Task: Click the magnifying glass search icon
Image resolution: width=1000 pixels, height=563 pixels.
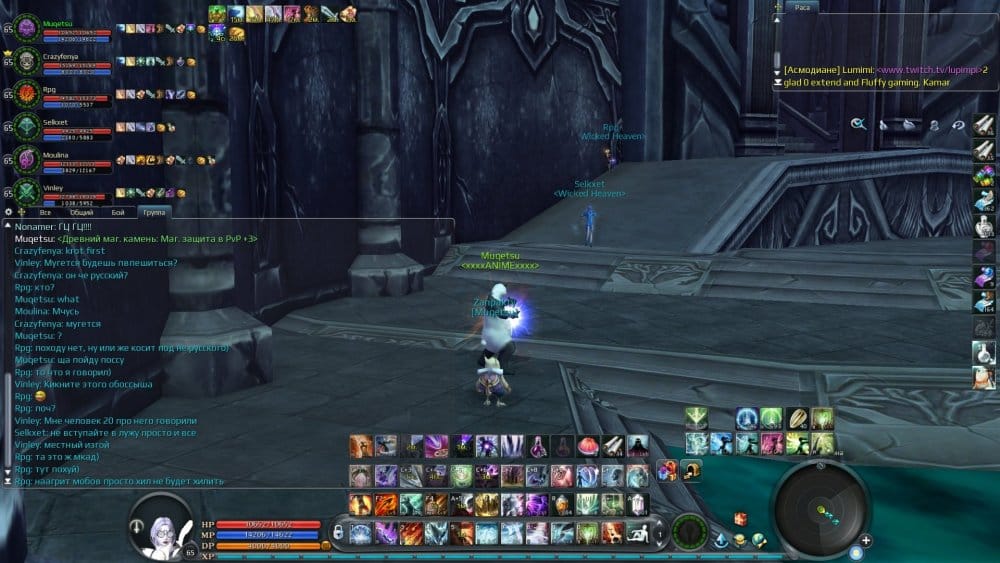Action: coord(858,124)
